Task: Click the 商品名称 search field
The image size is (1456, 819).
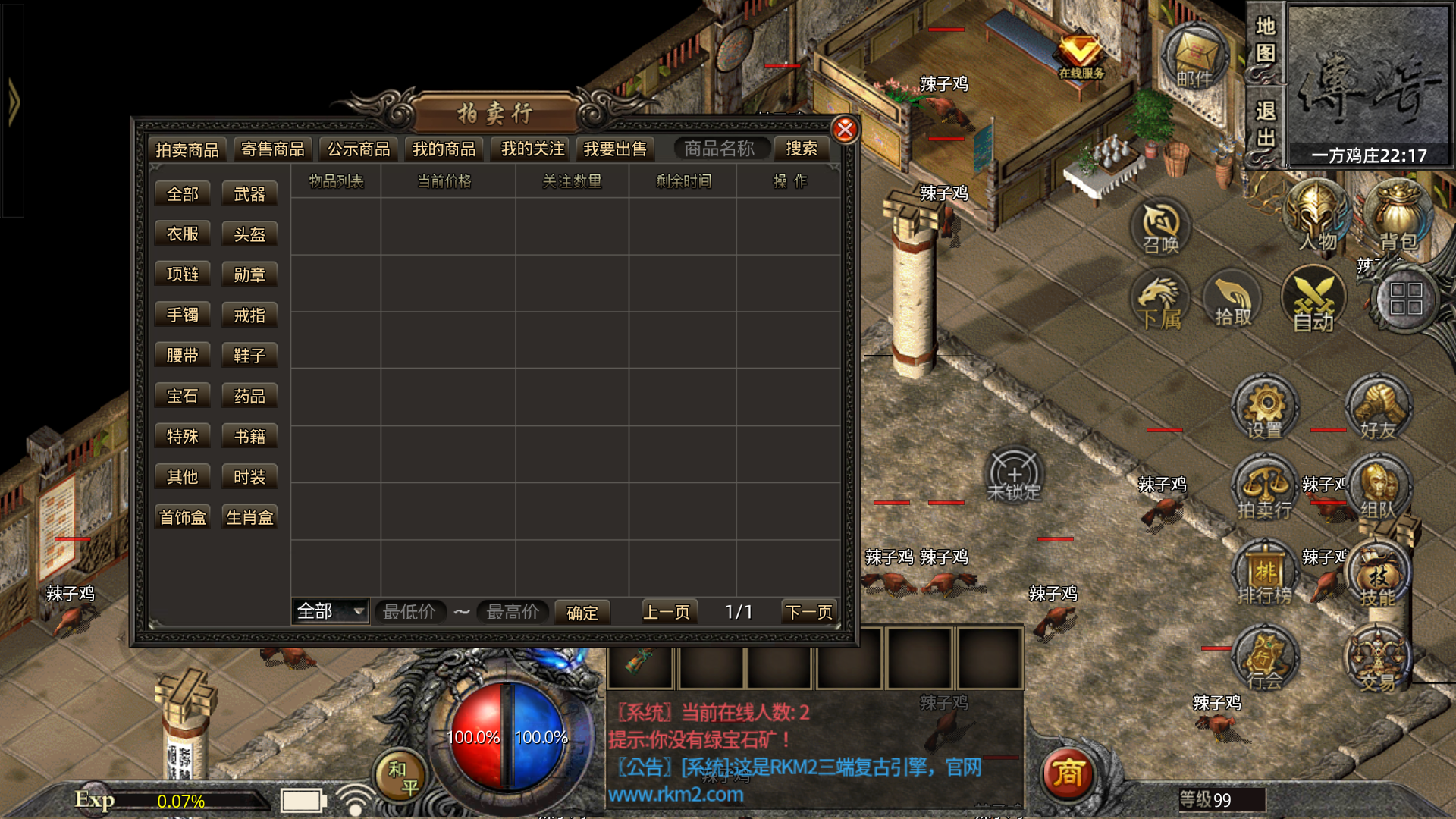Action: point(719,149)
